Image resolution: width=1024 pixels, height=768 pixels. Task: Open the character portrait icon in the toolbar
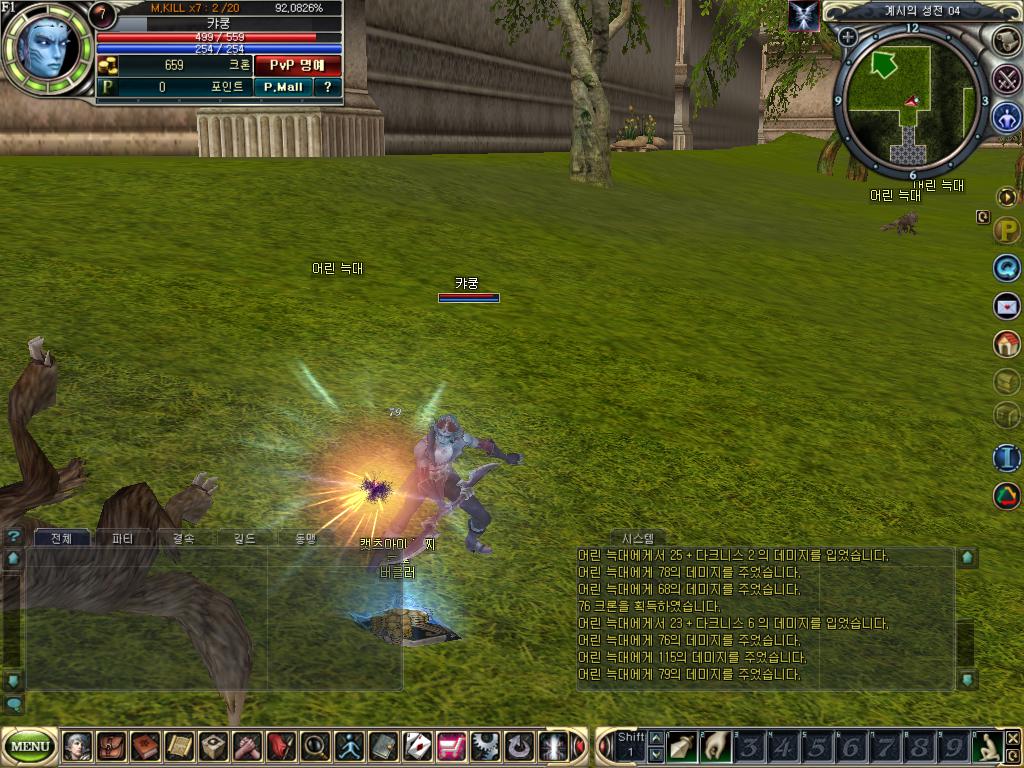point(78,746)
